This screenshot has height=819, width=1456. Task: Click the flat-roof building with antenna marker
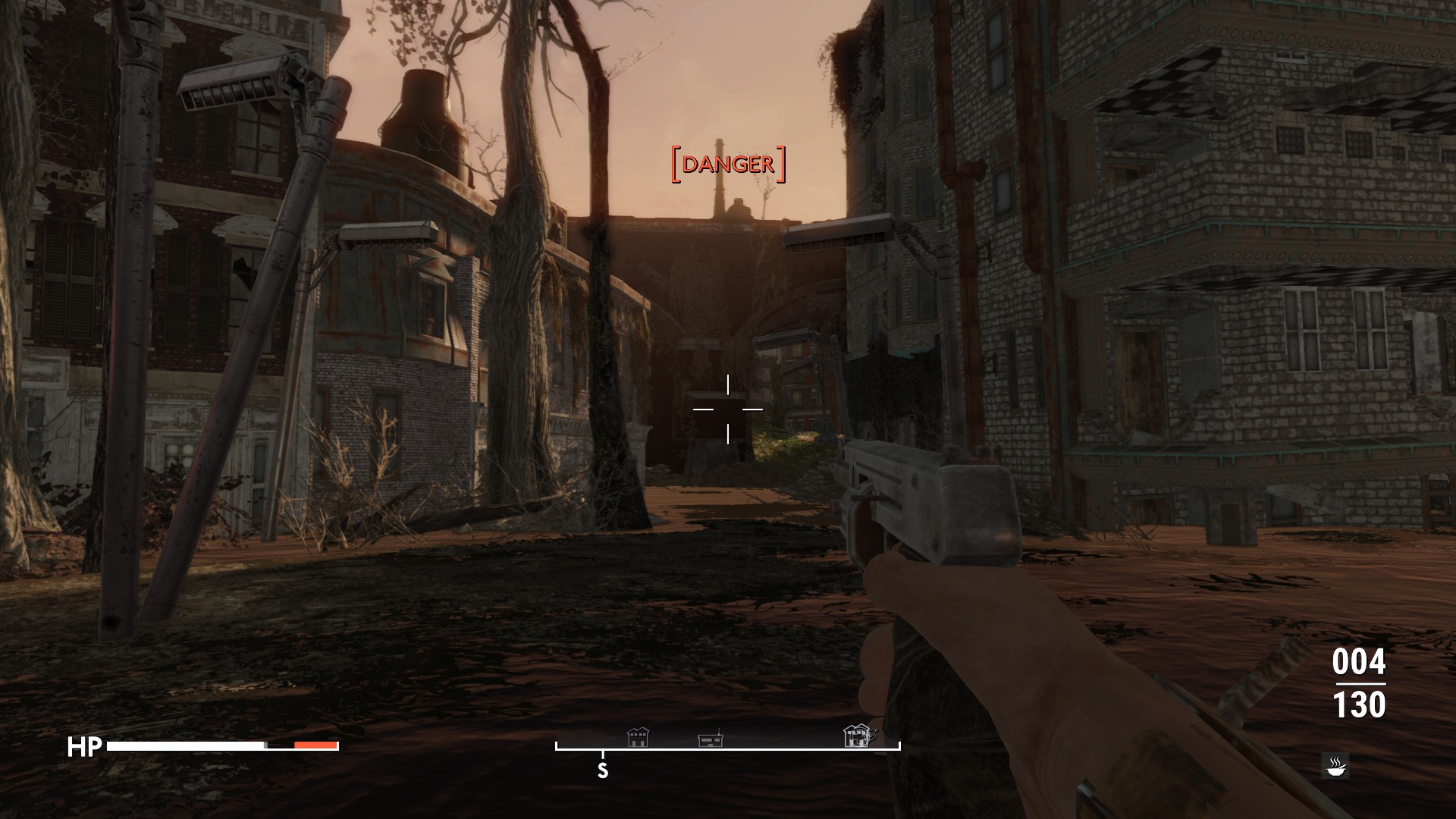pyautogui.click(x=710, y=739)
